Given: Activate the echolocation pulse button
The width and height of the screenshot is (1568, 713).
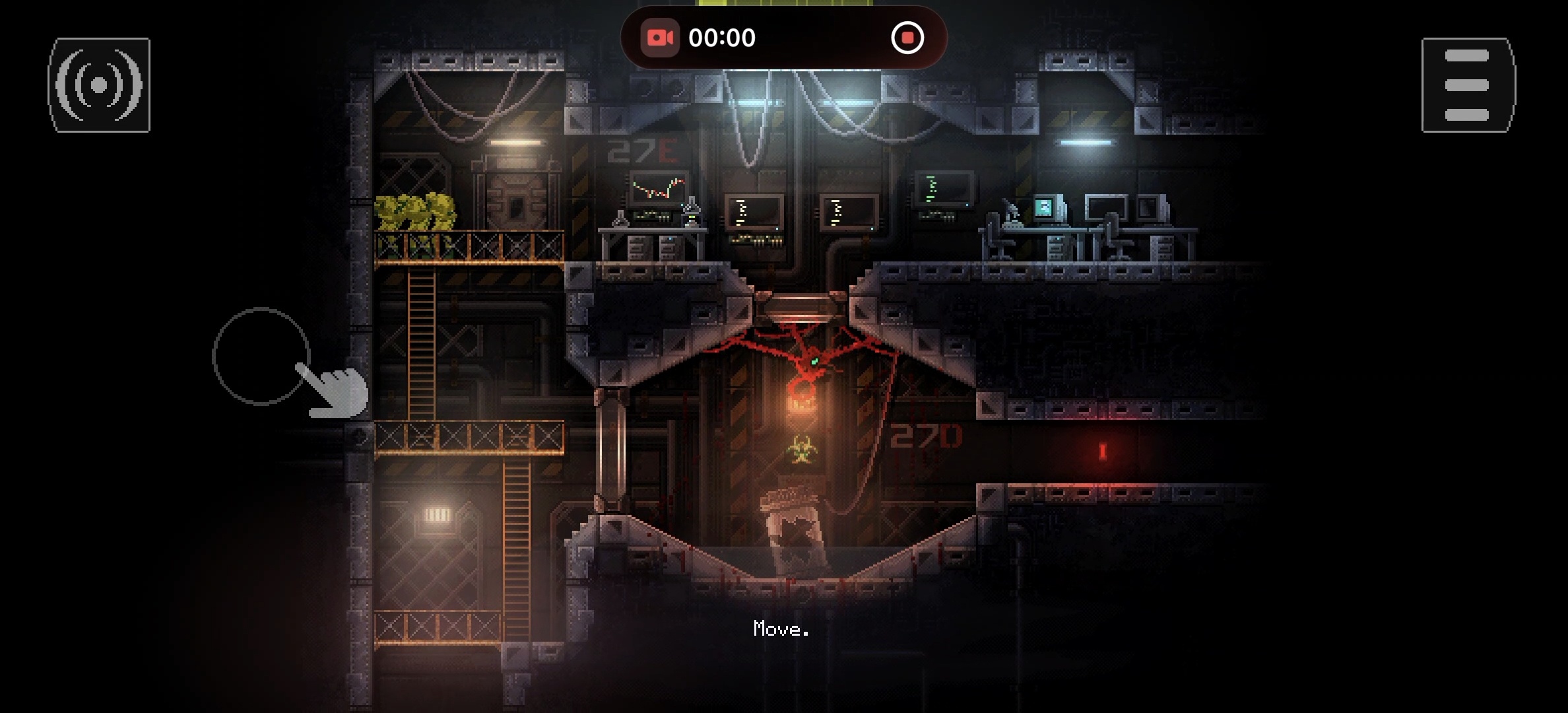Looking at the screenshot, I should tap(99, 85).
